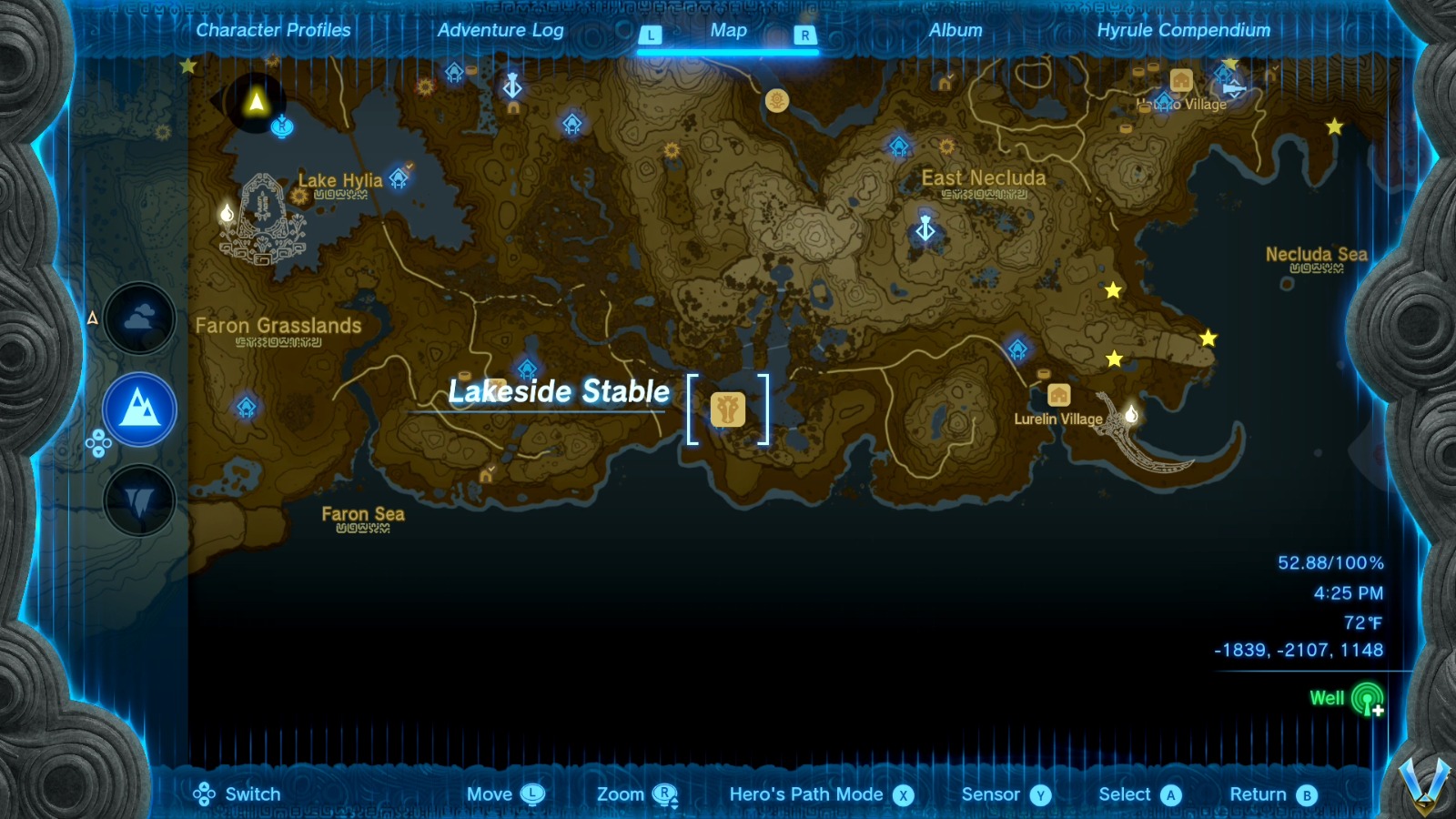Switch to the Sky map layer

tap(138, 318)
